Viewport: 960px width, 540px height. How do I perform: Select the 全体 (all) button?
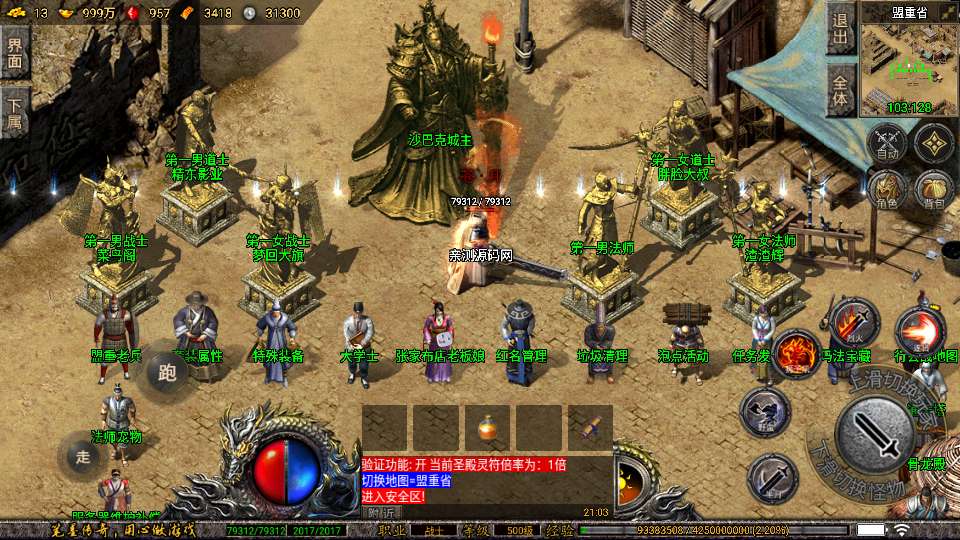click(x=841, y=89)
